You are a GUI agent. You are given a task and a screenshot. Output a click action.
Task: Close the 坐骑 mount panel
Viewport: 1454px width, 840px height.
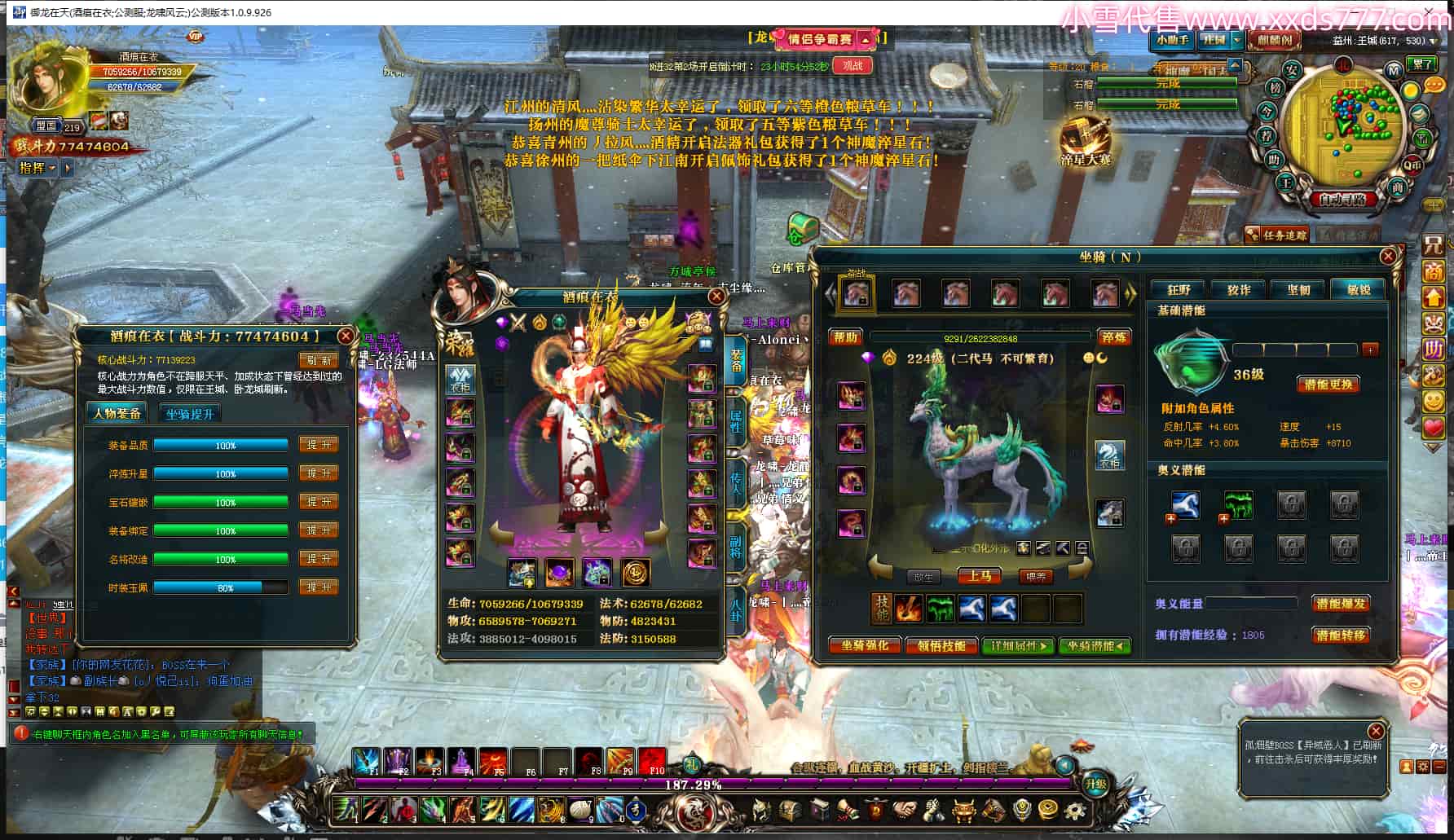point(1388,256)
